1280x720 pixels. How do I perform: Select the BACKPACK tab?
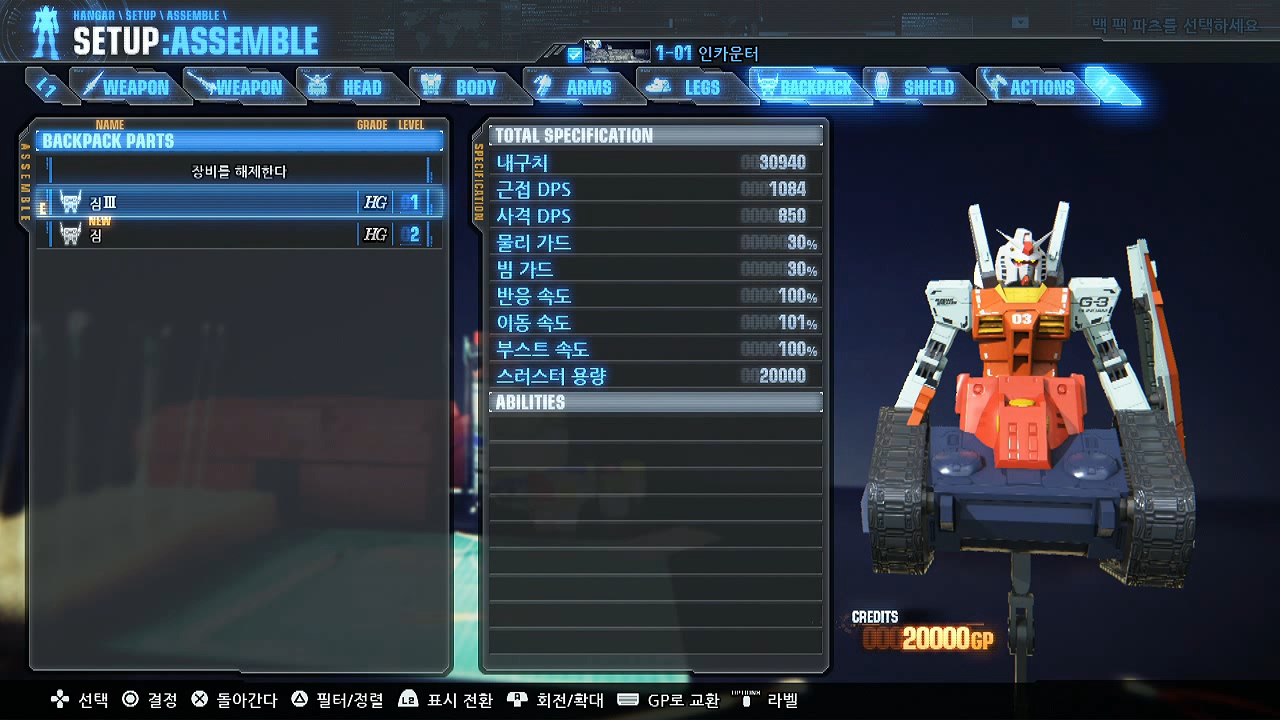click(804, 87)
